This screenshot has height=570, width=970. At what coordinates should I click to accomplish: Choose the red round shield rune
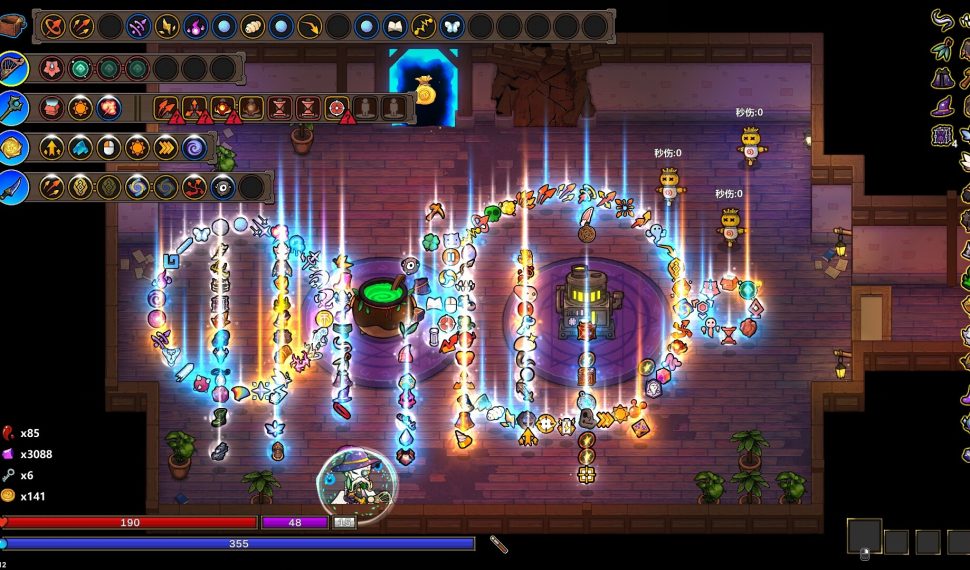pyautogui.click(x=337, y=107)
